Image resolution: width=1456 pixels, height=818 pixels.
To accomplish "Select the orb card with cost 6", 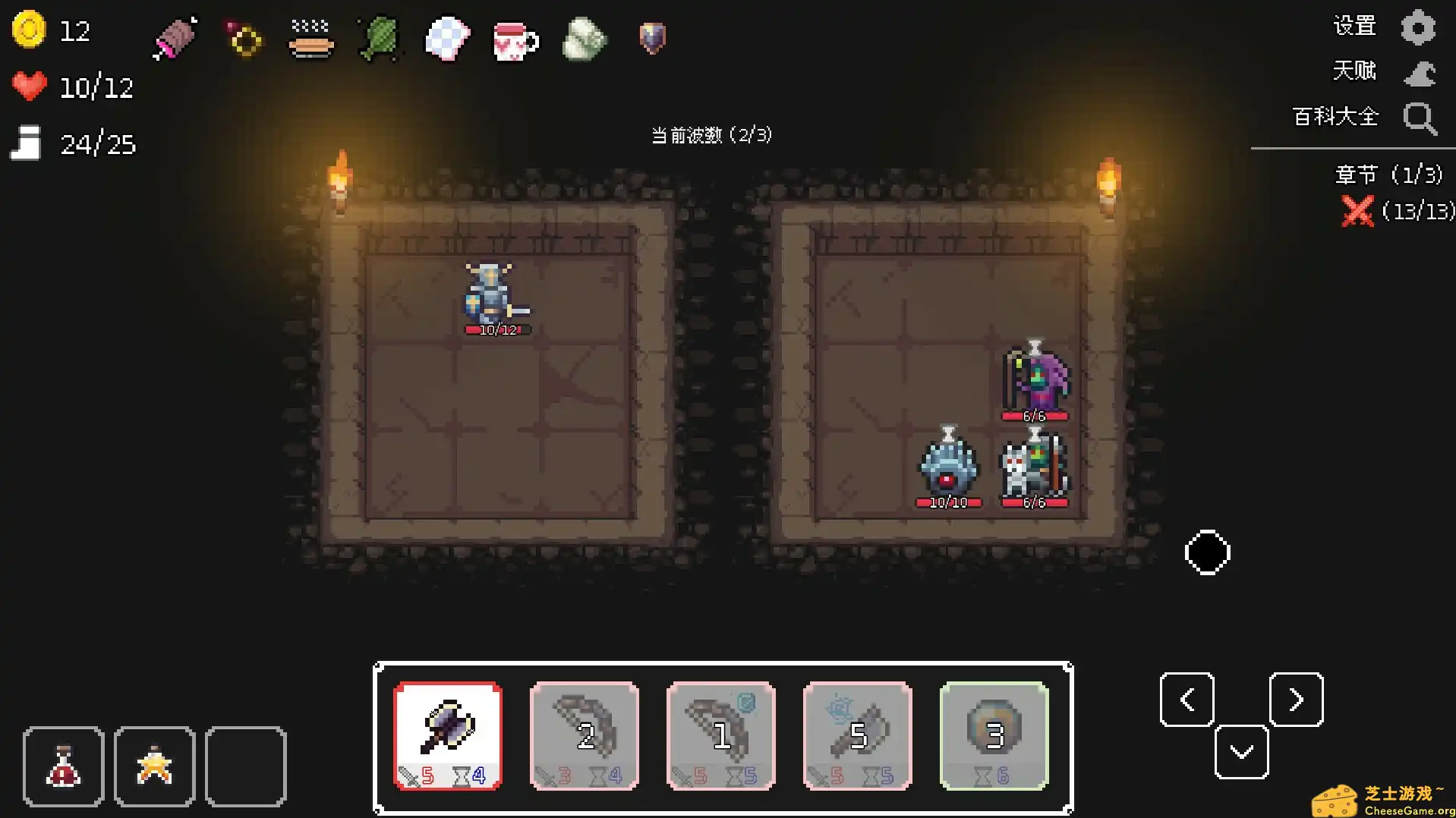I will 994,735.
